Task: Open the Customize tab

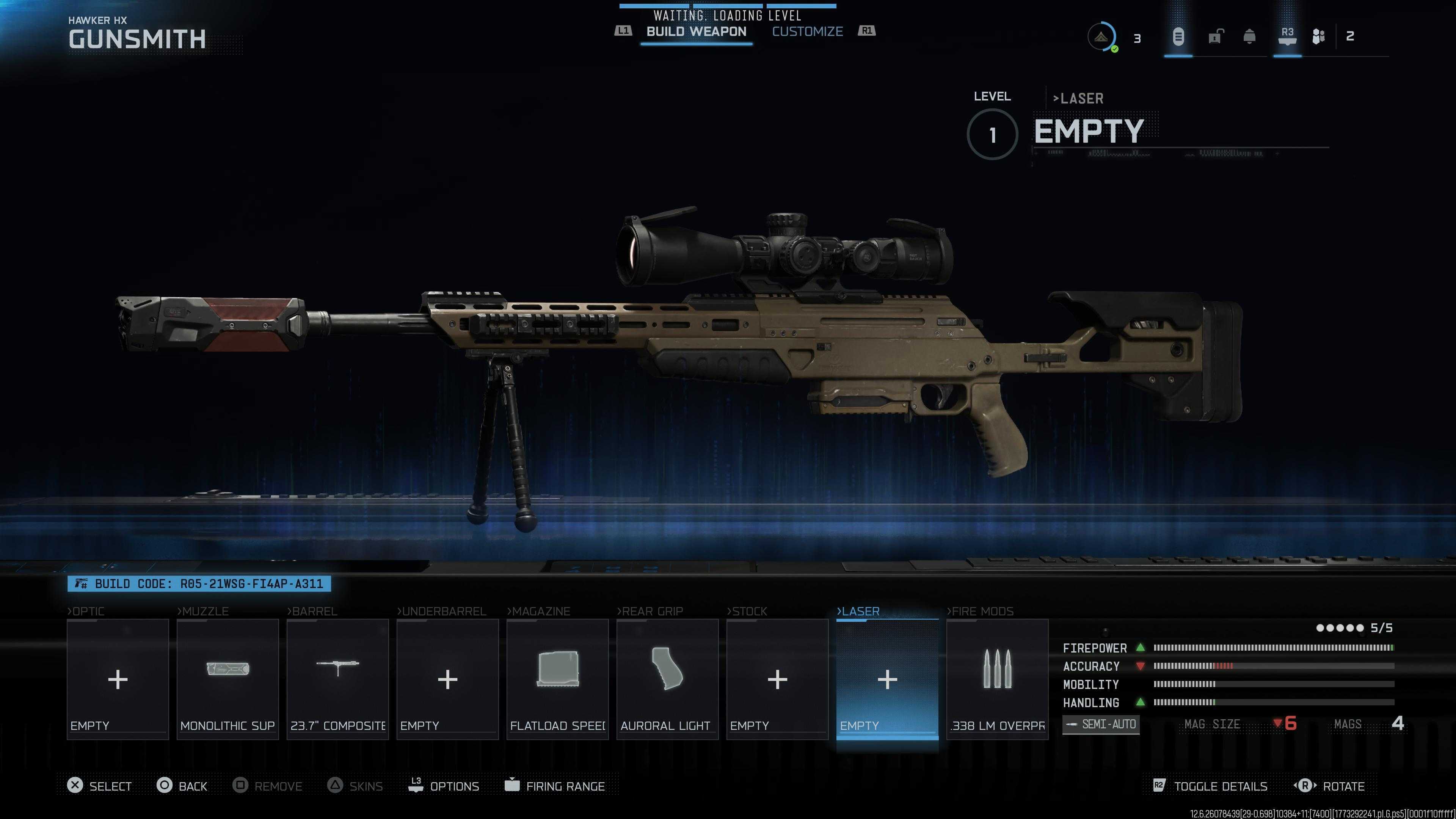Action: pyautogui.click(x=807, y=31)
